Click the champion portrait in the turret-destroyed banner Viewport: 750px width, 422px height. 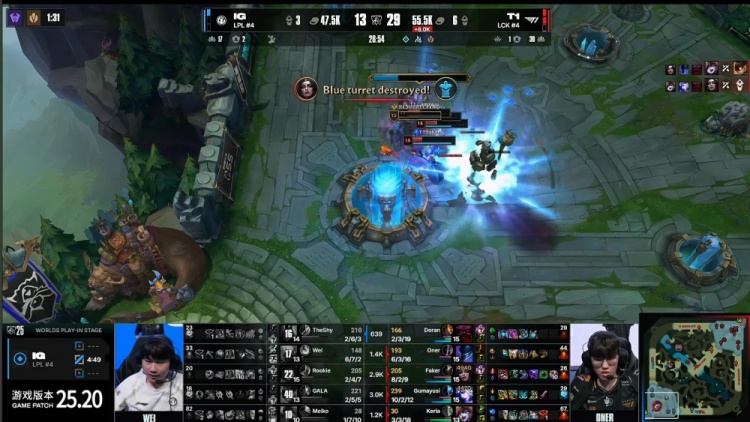click(x=306, y=88)
